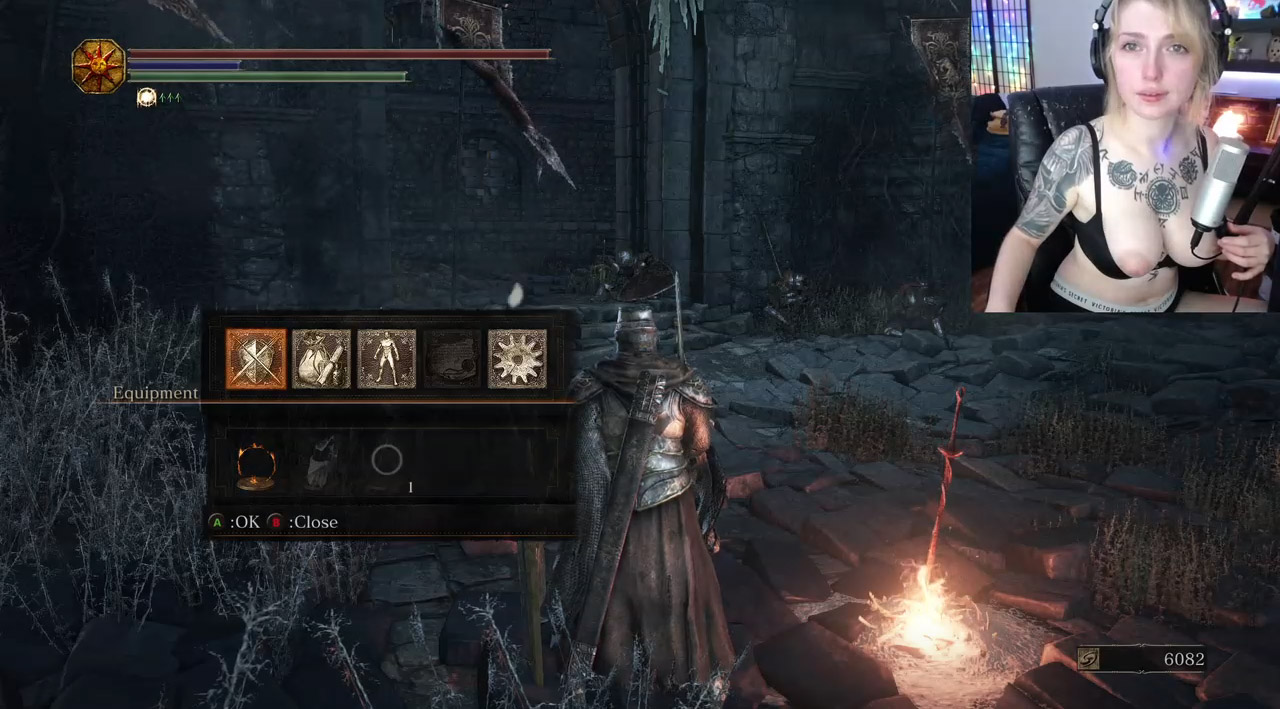Select the Darksign flaming ring item

click(x=256, y=465)
